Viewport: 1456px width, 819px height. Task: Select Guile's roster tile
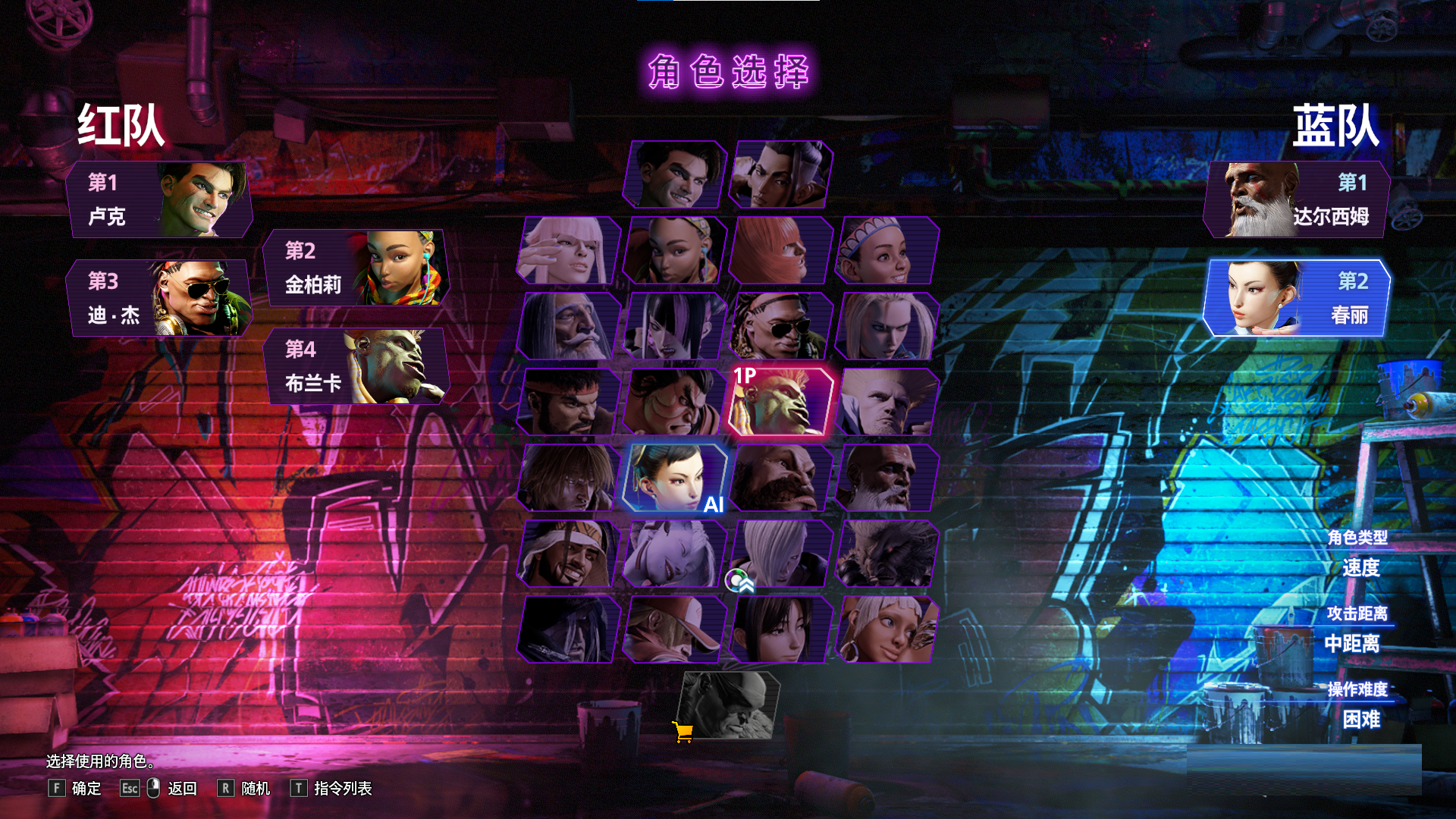click(886, 402)
